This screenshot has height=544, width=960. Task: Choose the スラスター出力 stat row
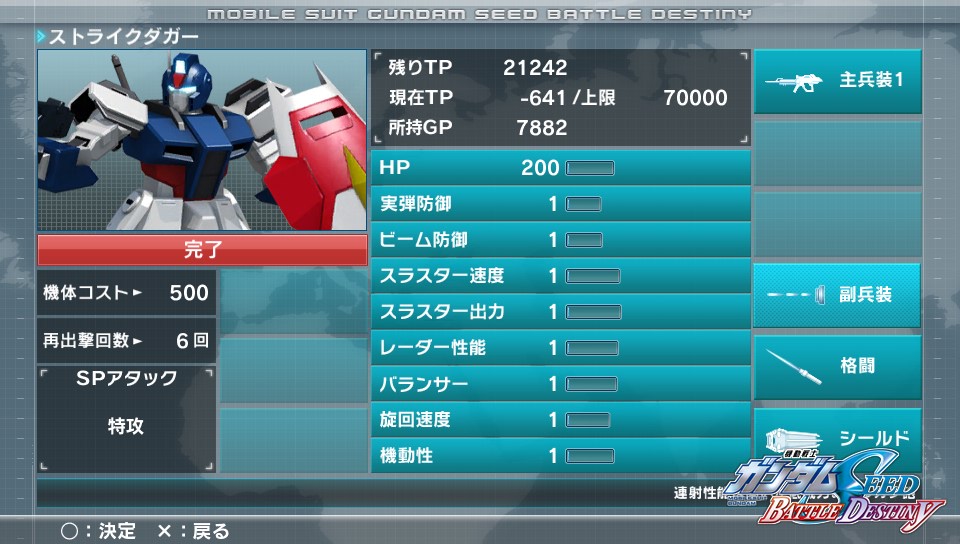(x=560, y=312)
